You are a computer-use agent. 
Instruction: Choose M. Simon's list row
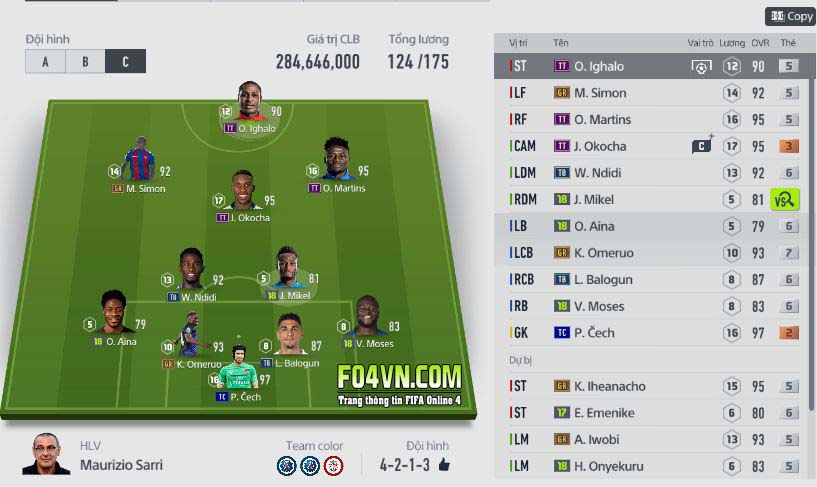point(600,93)
